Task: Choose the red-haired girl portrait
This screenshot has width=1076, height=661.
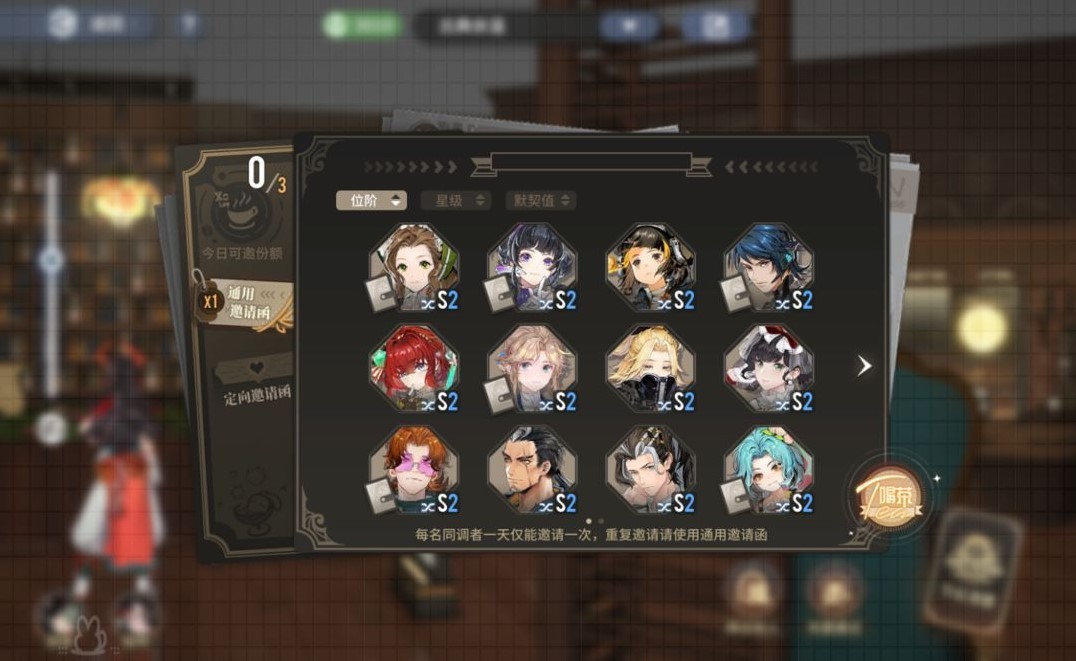Action: click(x=414, y=369)
